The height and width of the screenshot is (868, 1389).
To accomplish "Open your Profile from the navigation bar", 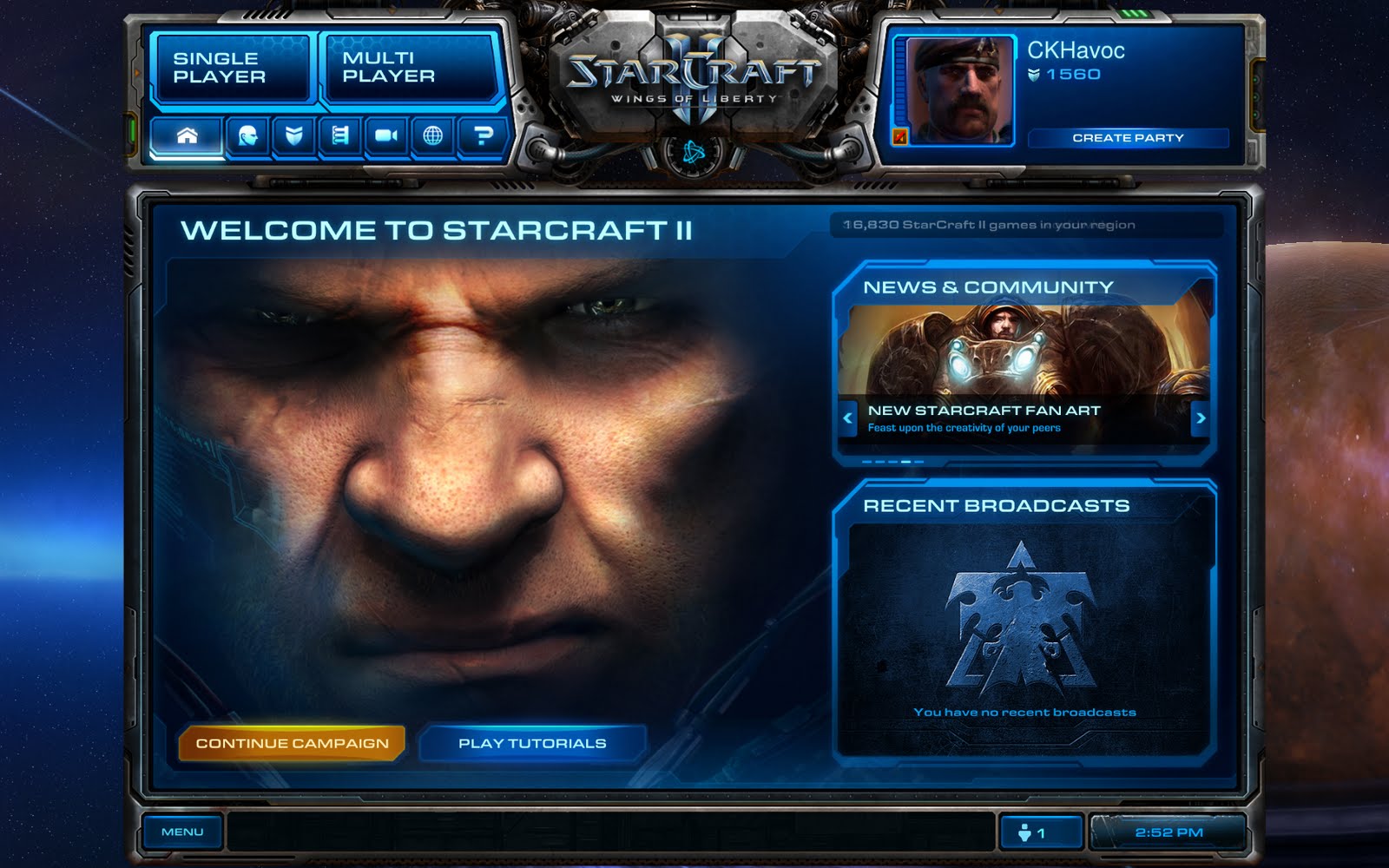I will [246, 136].
